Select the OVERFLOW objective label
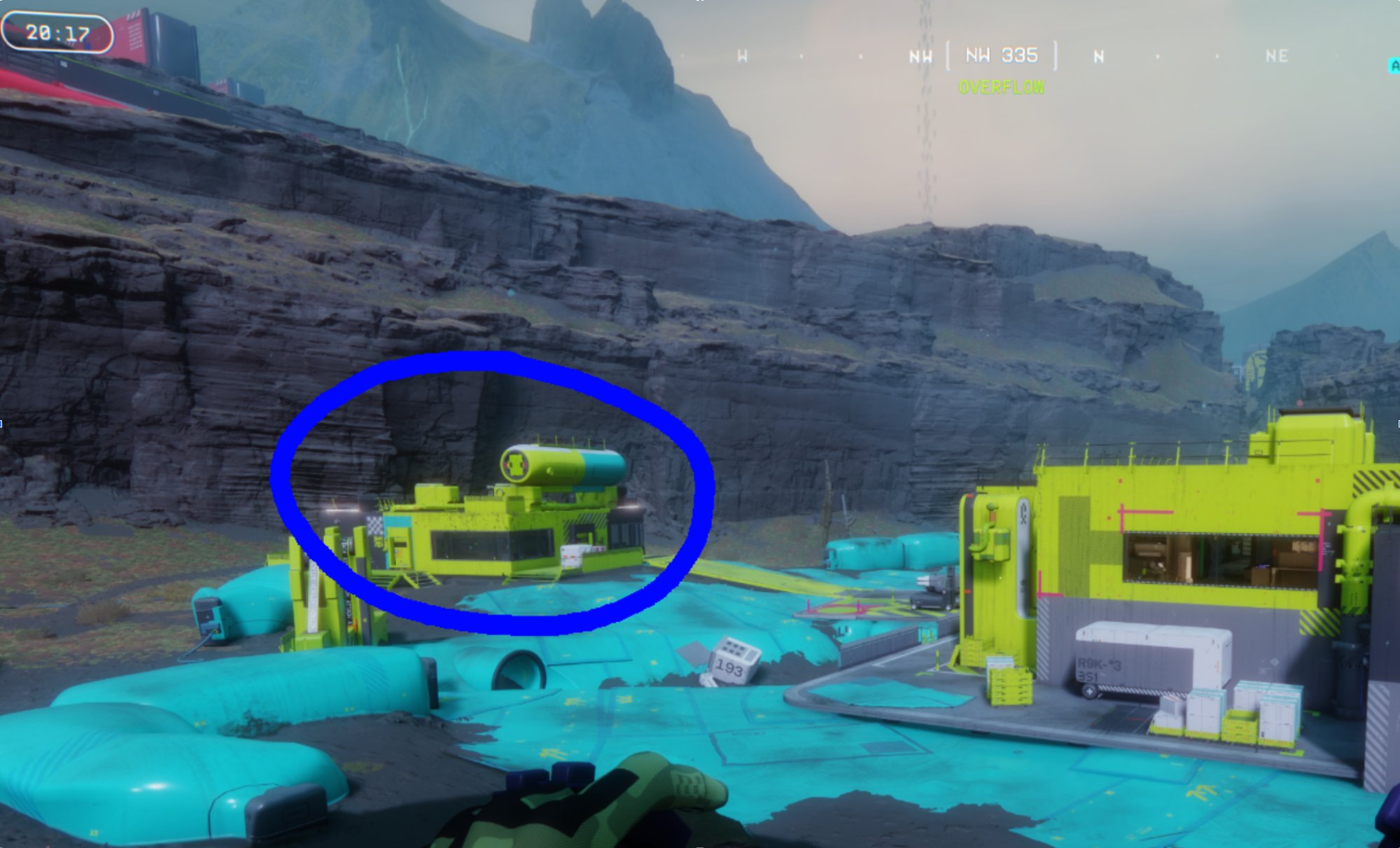This screenshot has height=848, width=1400. (1000, 88)
